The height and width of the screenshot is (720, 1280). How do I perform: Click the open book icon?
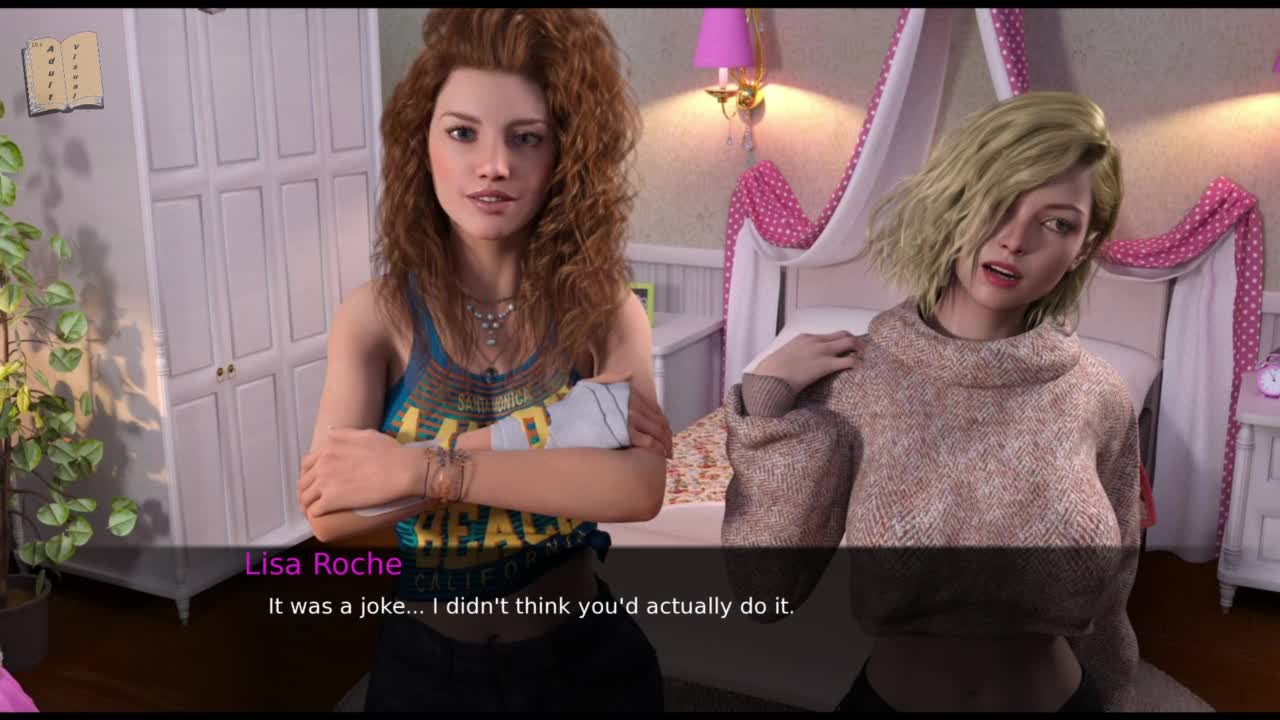coord(63,73)
